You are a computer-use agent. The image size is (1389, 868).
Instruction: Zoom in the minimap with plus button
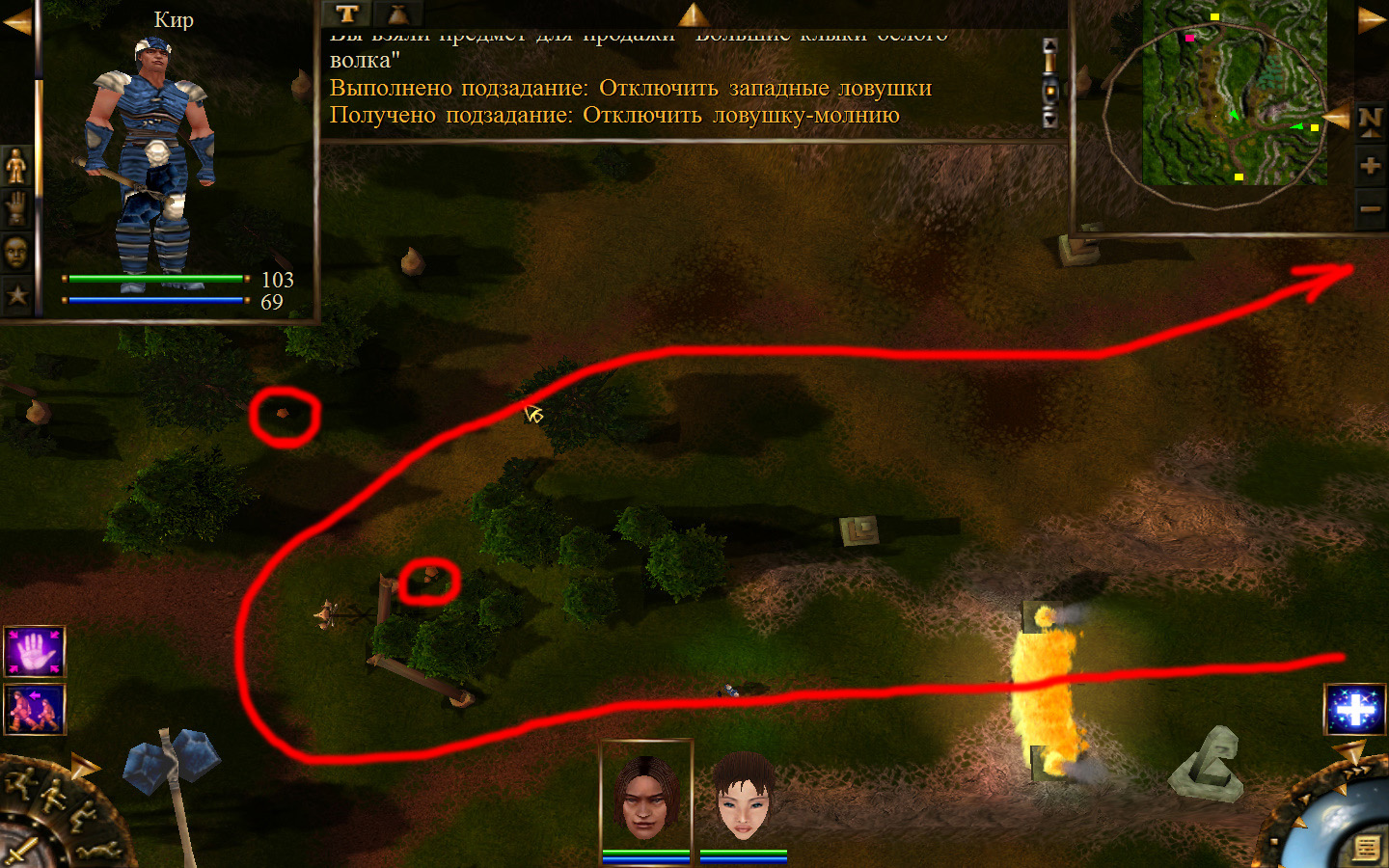[x=1370, y=166]
